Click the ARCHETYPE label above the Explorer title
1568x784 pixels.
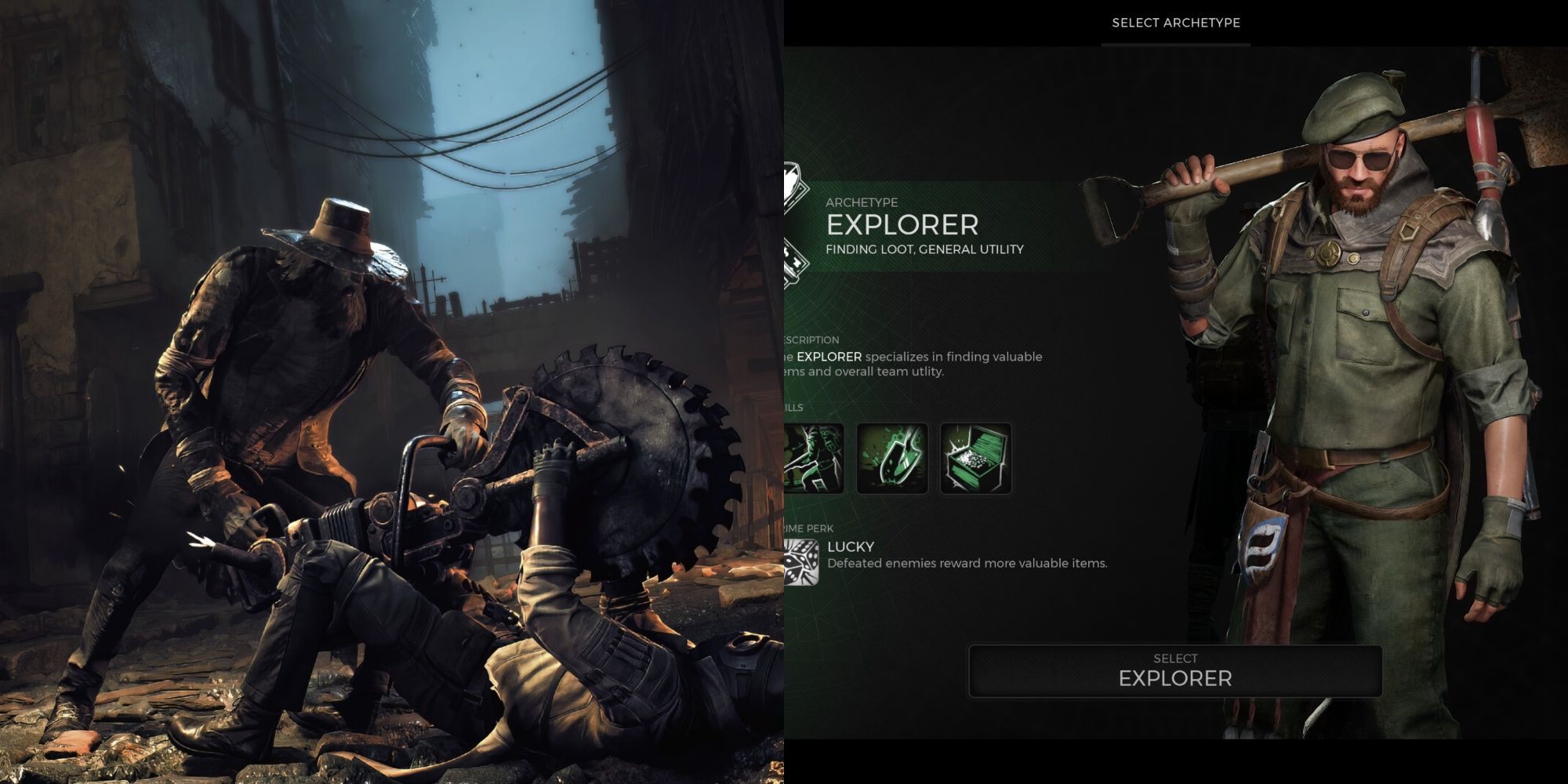pos(861,201)
